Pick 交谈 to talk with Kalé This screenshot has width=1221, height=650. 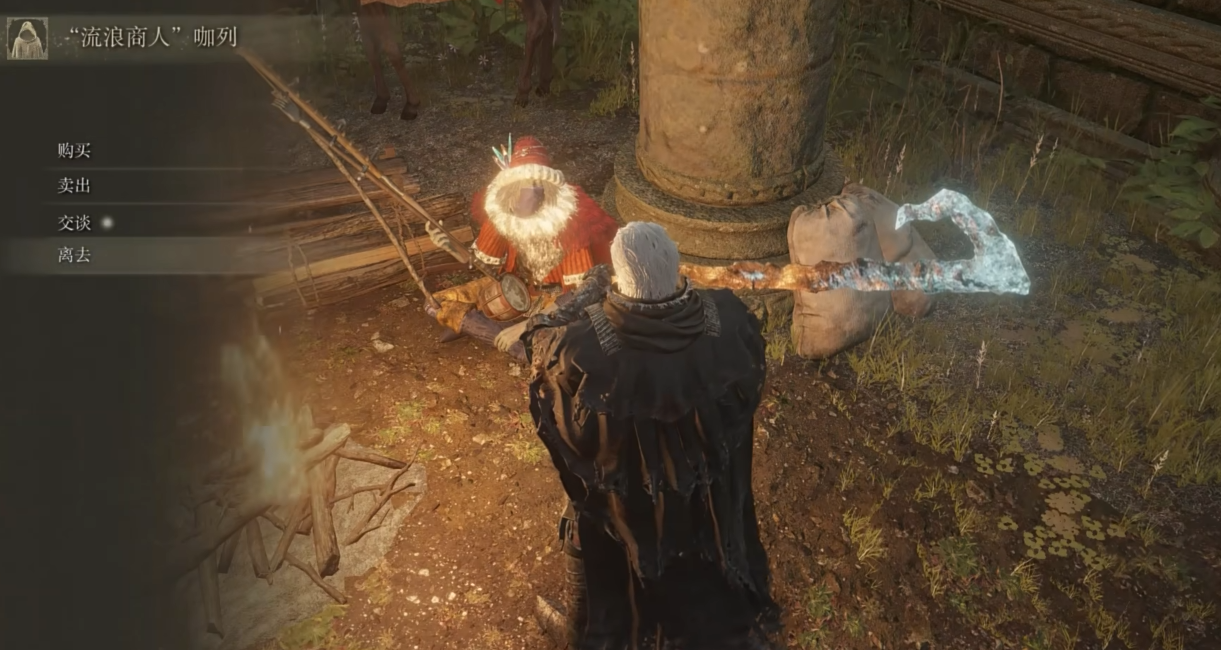coord(75,222)
